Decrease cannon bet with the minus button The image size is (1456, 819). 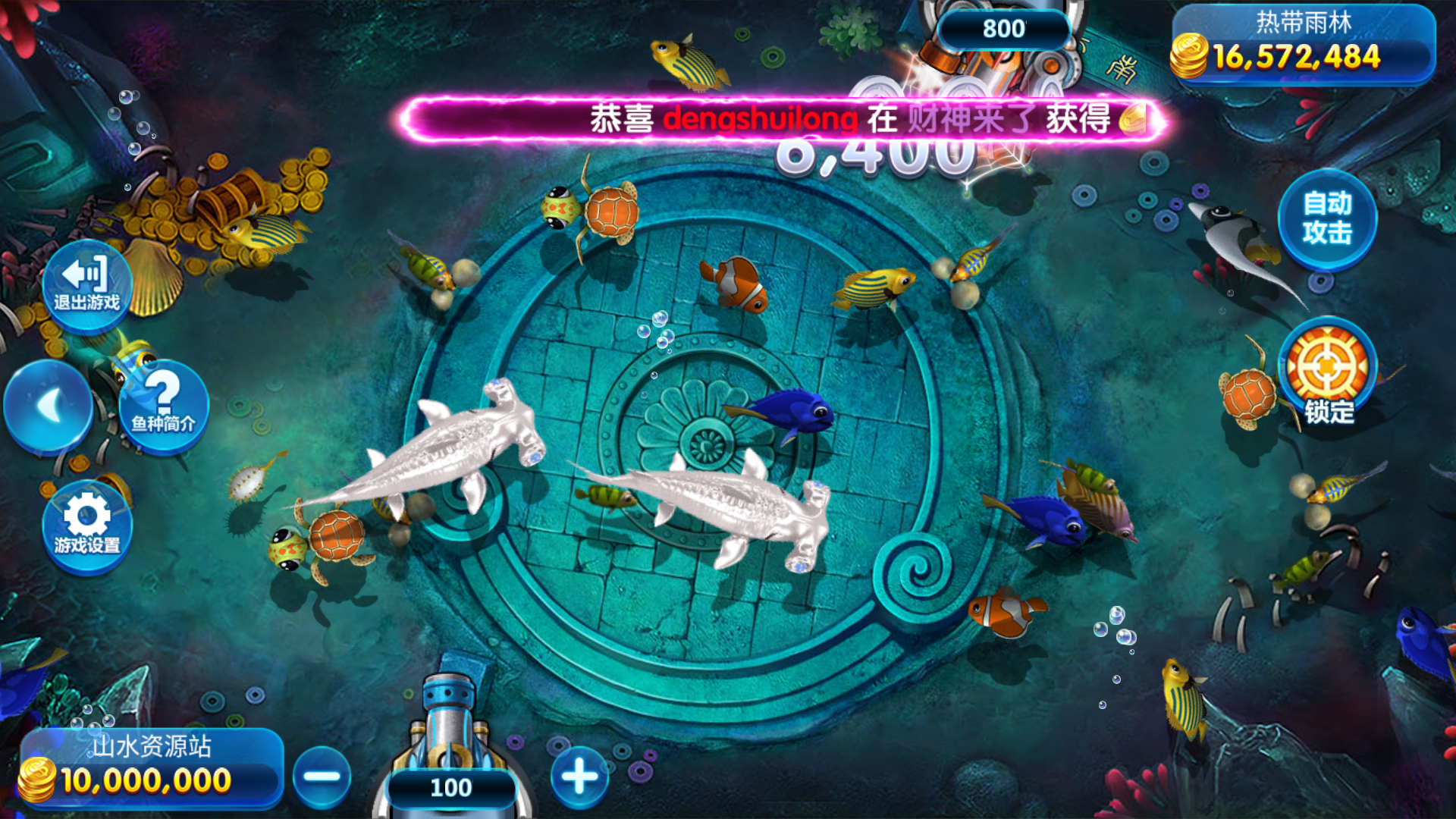point(322,777)
